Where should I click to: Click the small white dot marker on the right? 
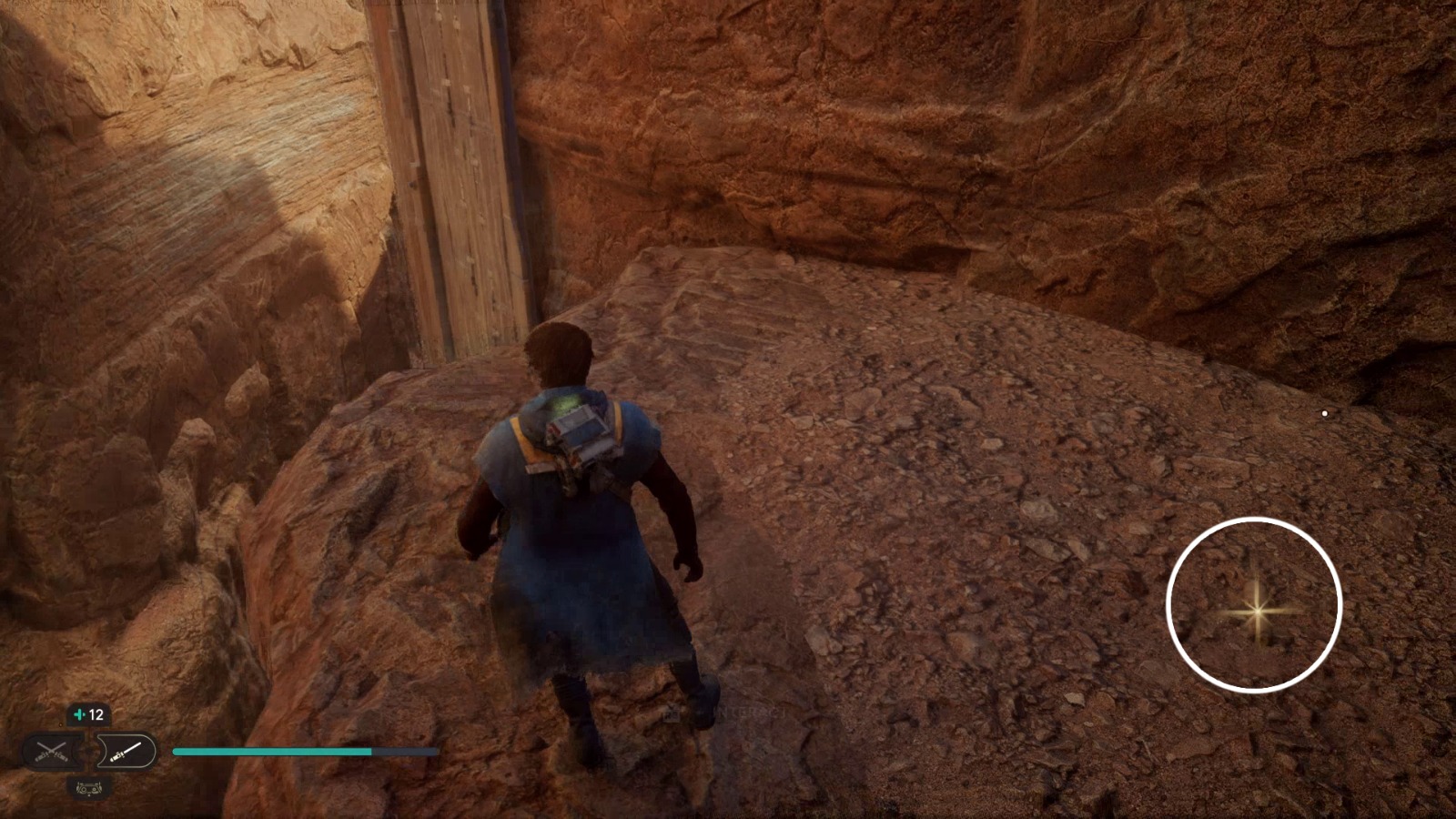(x=1323, y=412)
